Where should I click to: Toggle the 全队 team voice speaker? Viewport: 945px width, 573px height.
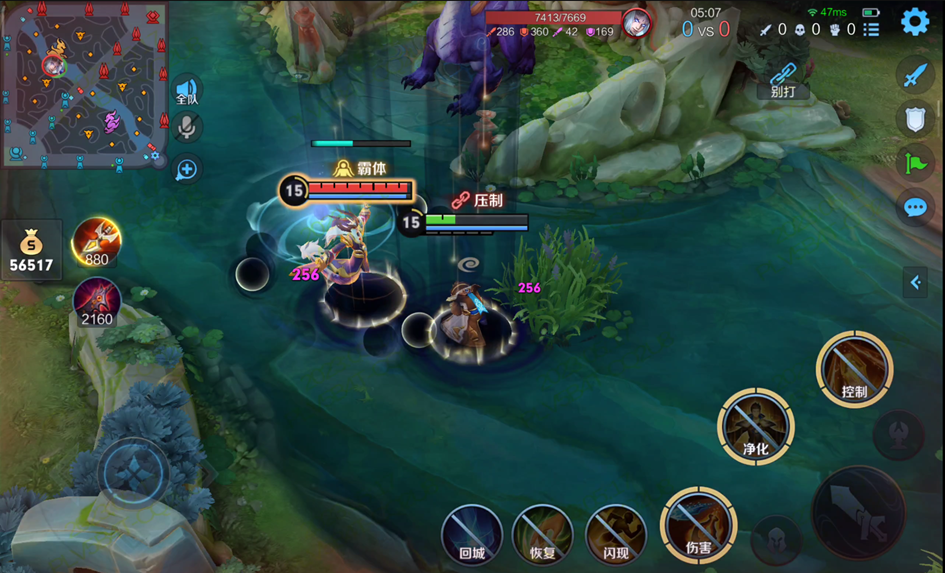[x=187, y=91]
